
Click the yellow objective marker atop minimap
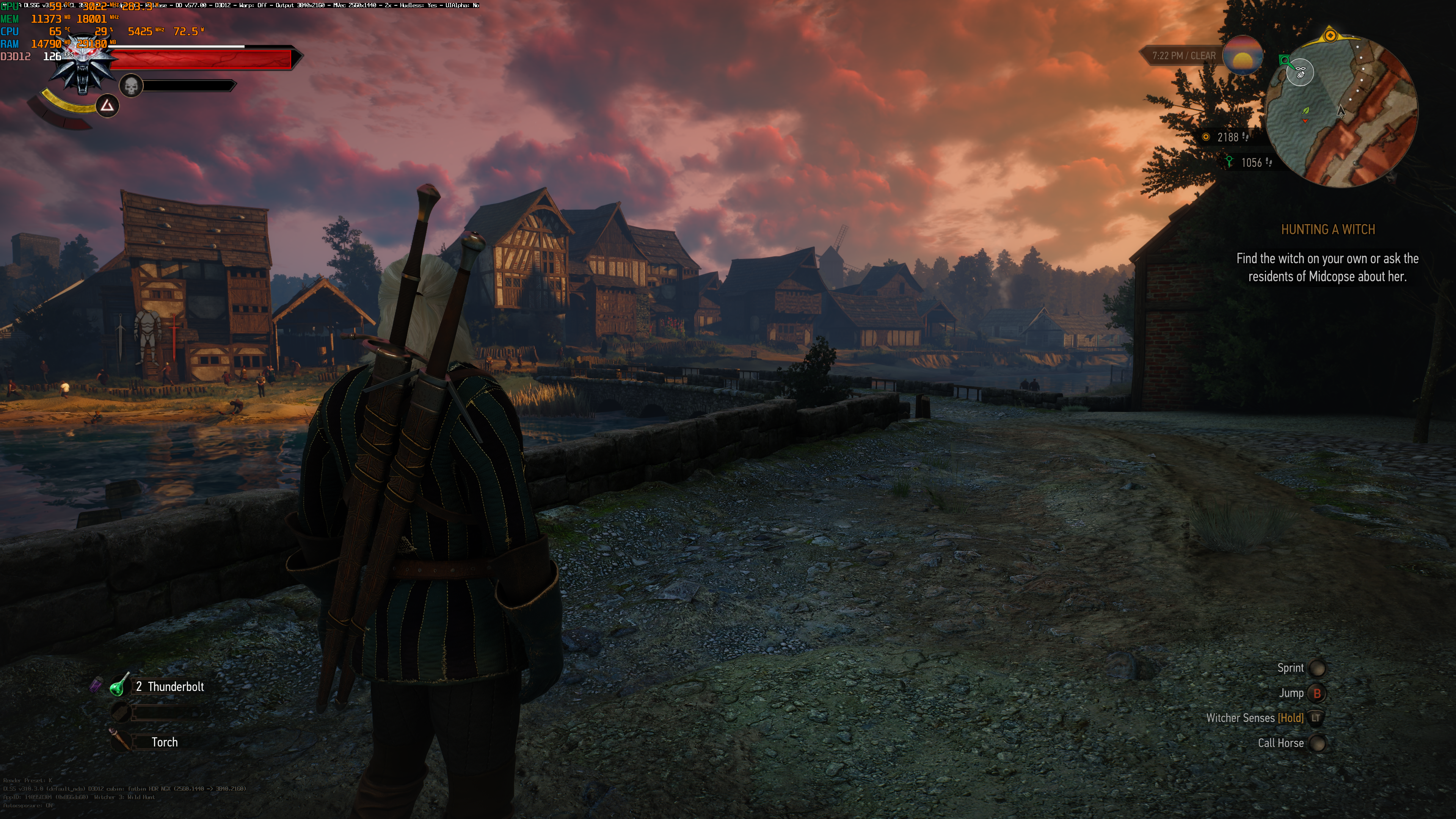tap(1330, 36)
